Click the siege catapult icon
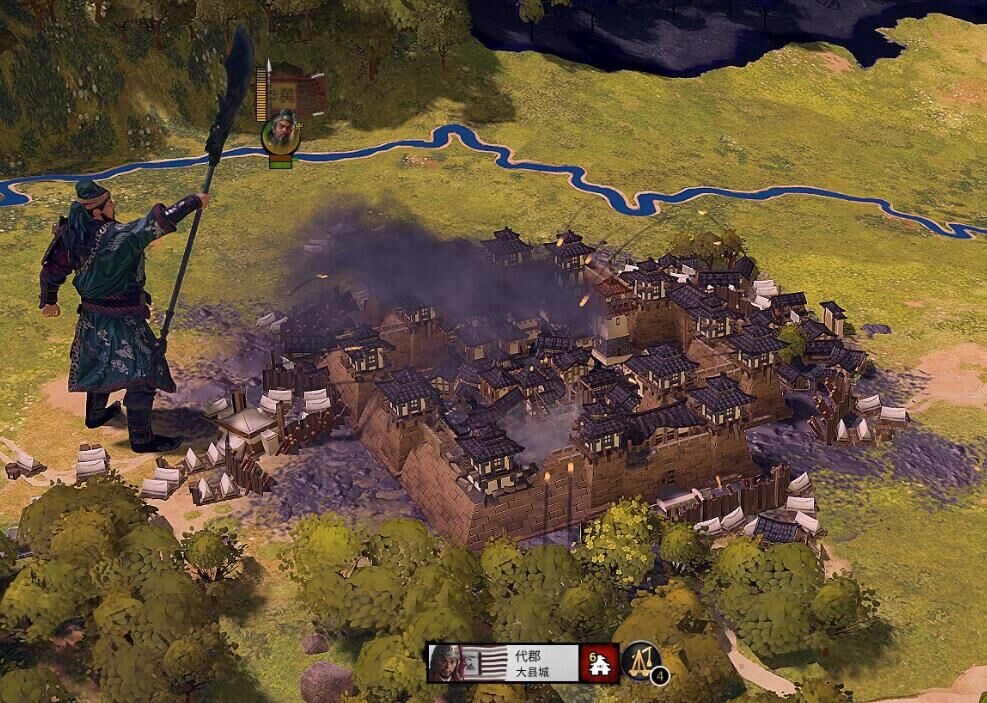This screenshot has width=987, height=703. [641, 660]
